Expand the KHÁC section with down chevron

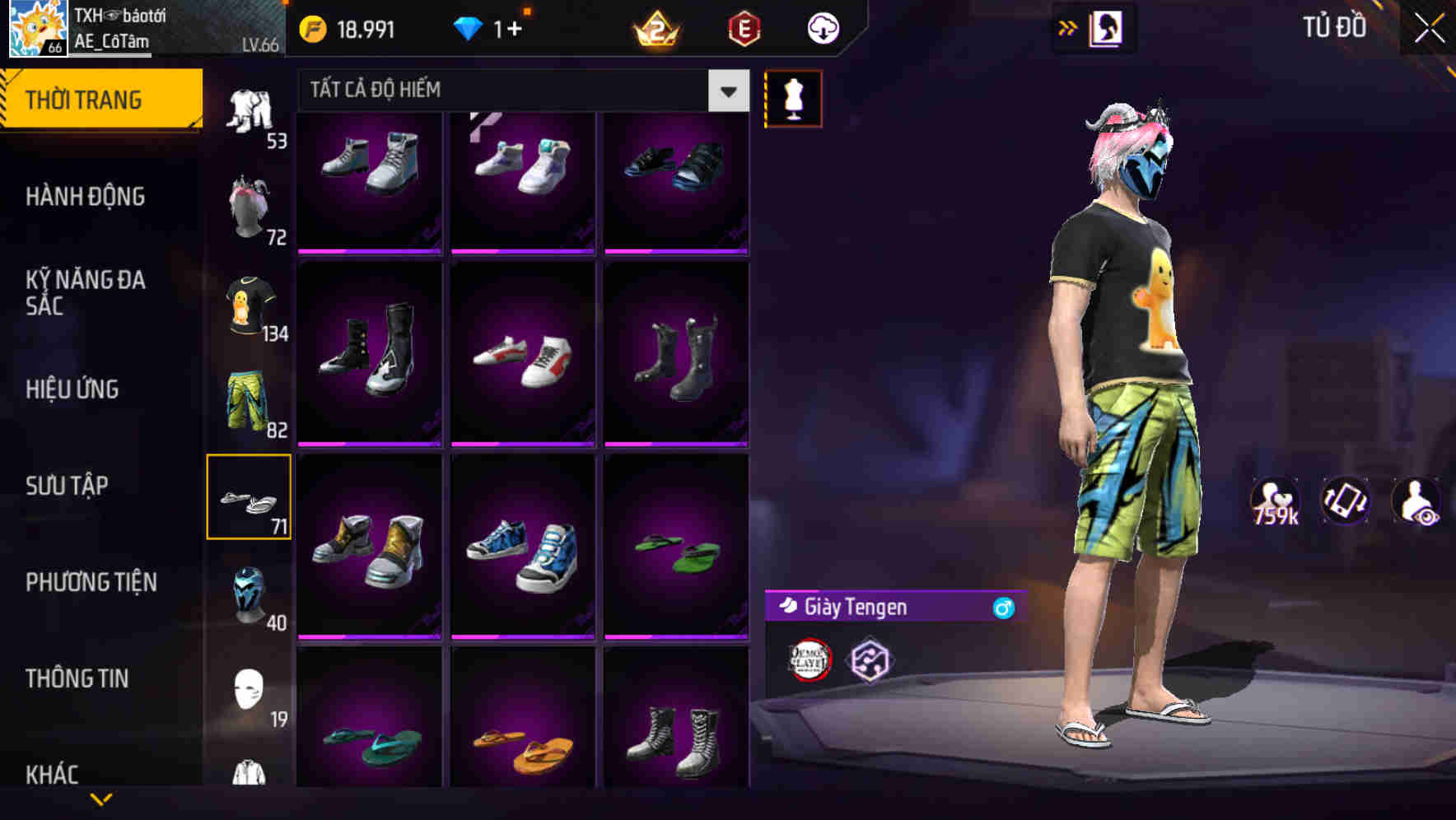pyautogui.click(x=100, y=796)
